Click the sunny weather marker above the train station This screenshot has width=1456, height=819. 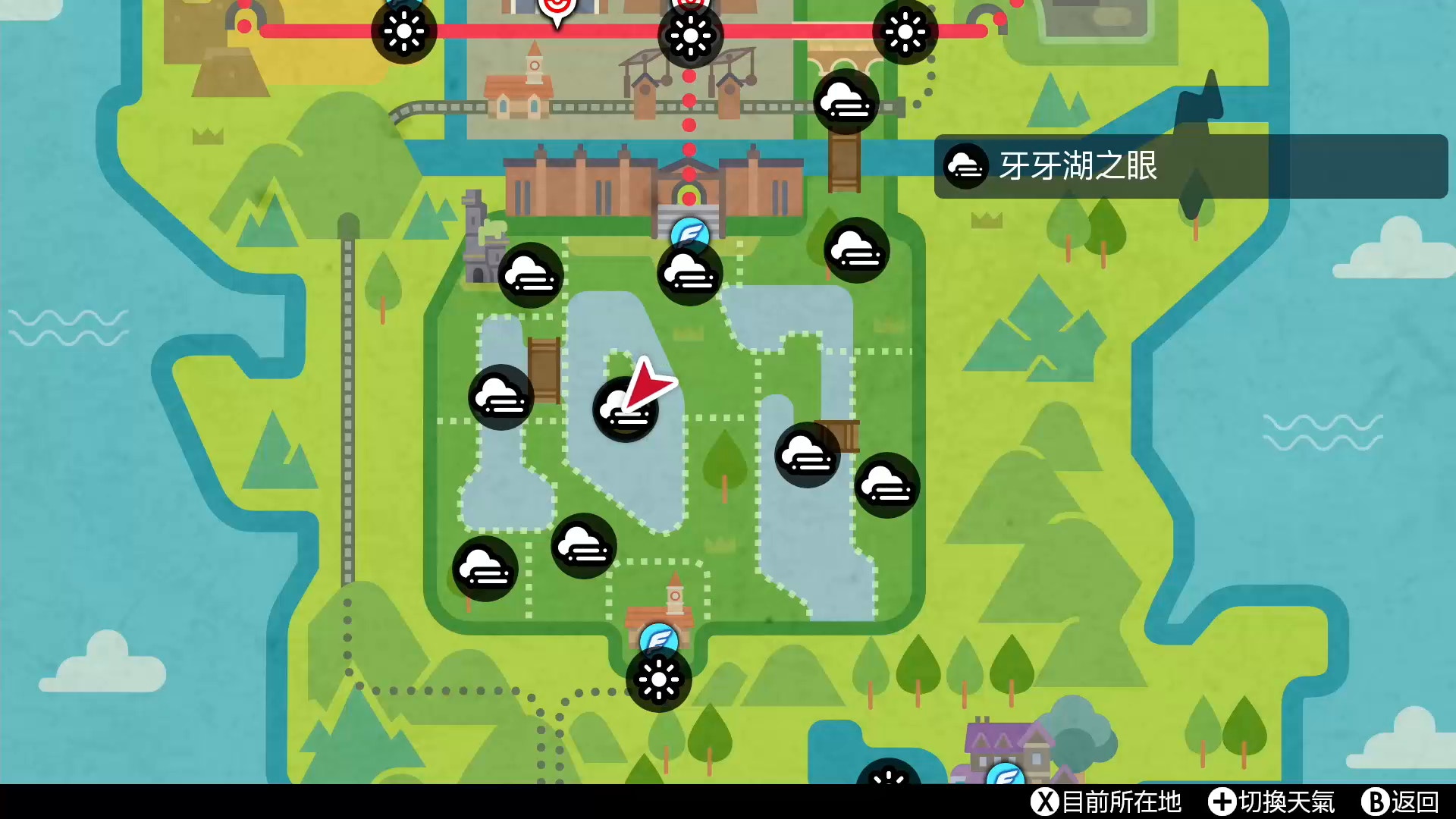[x=690, y=35]
